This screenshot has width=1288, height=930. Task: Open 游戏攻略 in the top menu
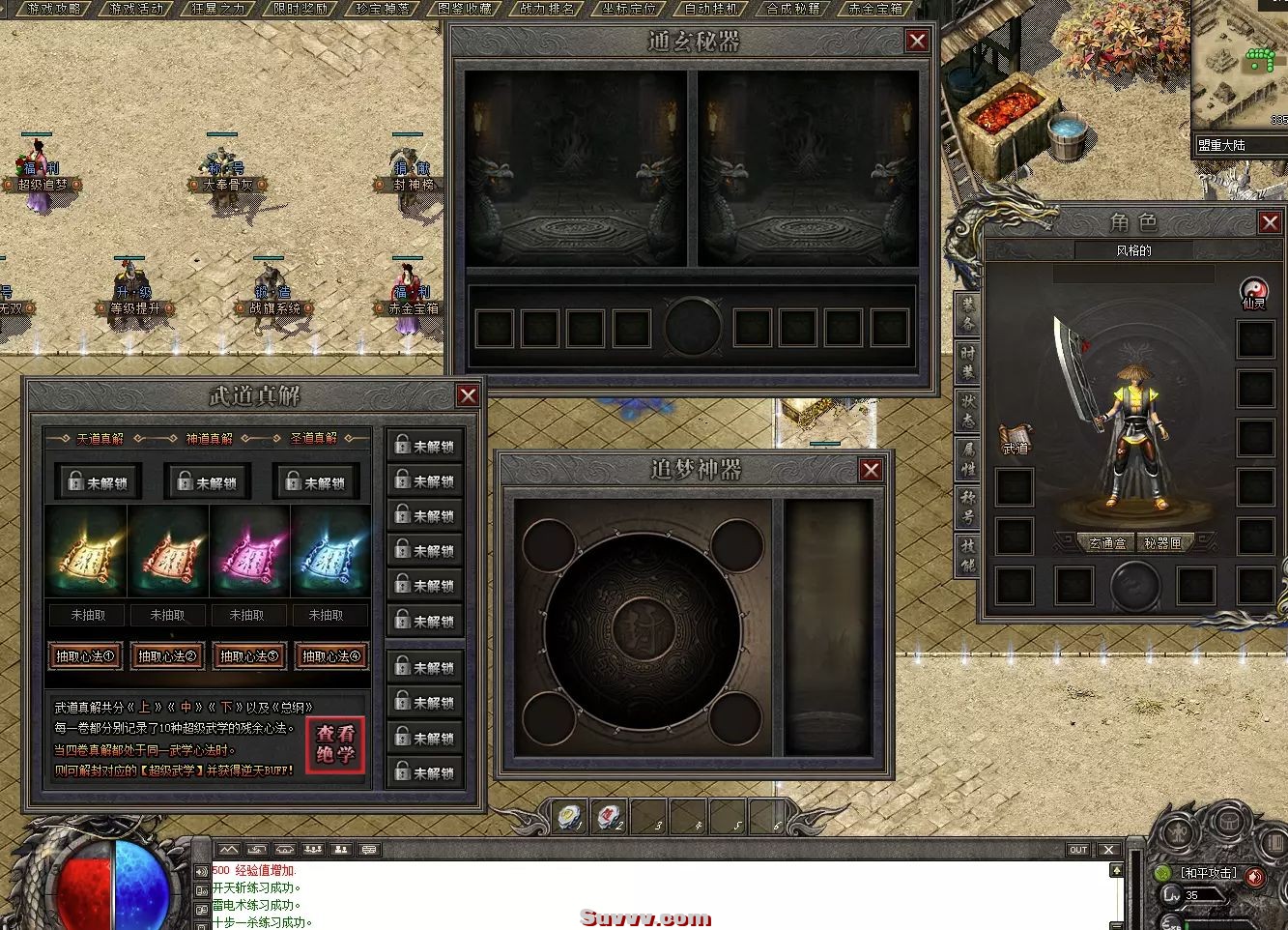(x=53, y=9)
